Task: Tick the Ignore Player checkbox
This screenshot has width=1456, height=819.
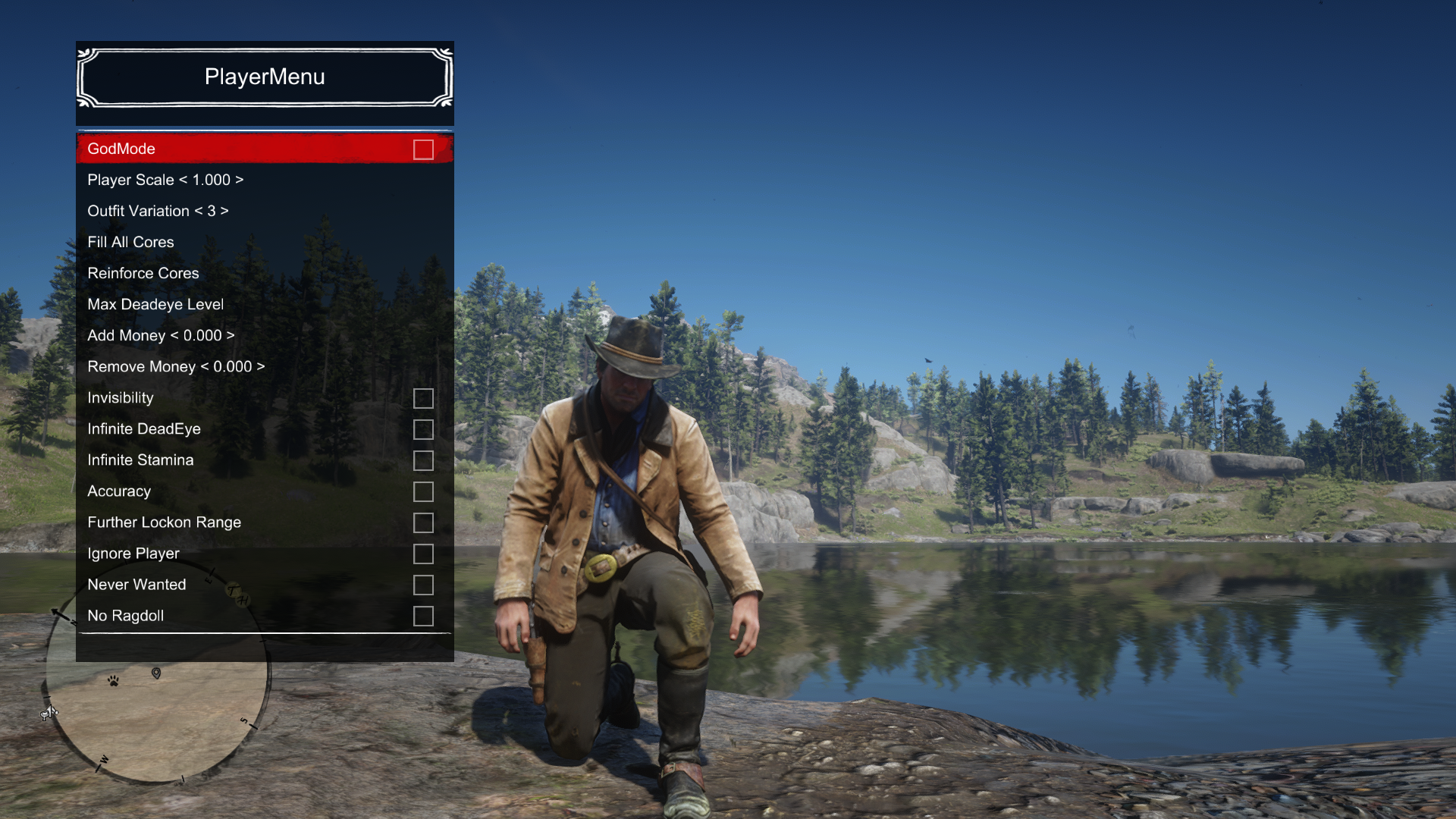Action: click(423, 554)
